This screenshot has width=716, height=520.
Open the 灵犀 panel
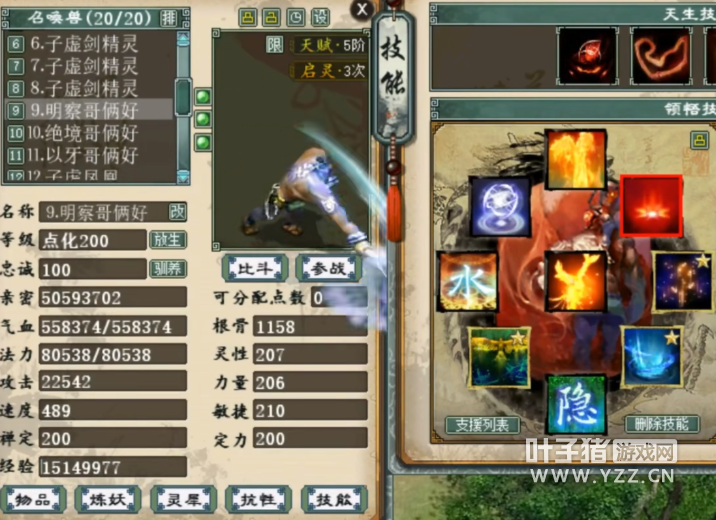click(x=183, y=499)
